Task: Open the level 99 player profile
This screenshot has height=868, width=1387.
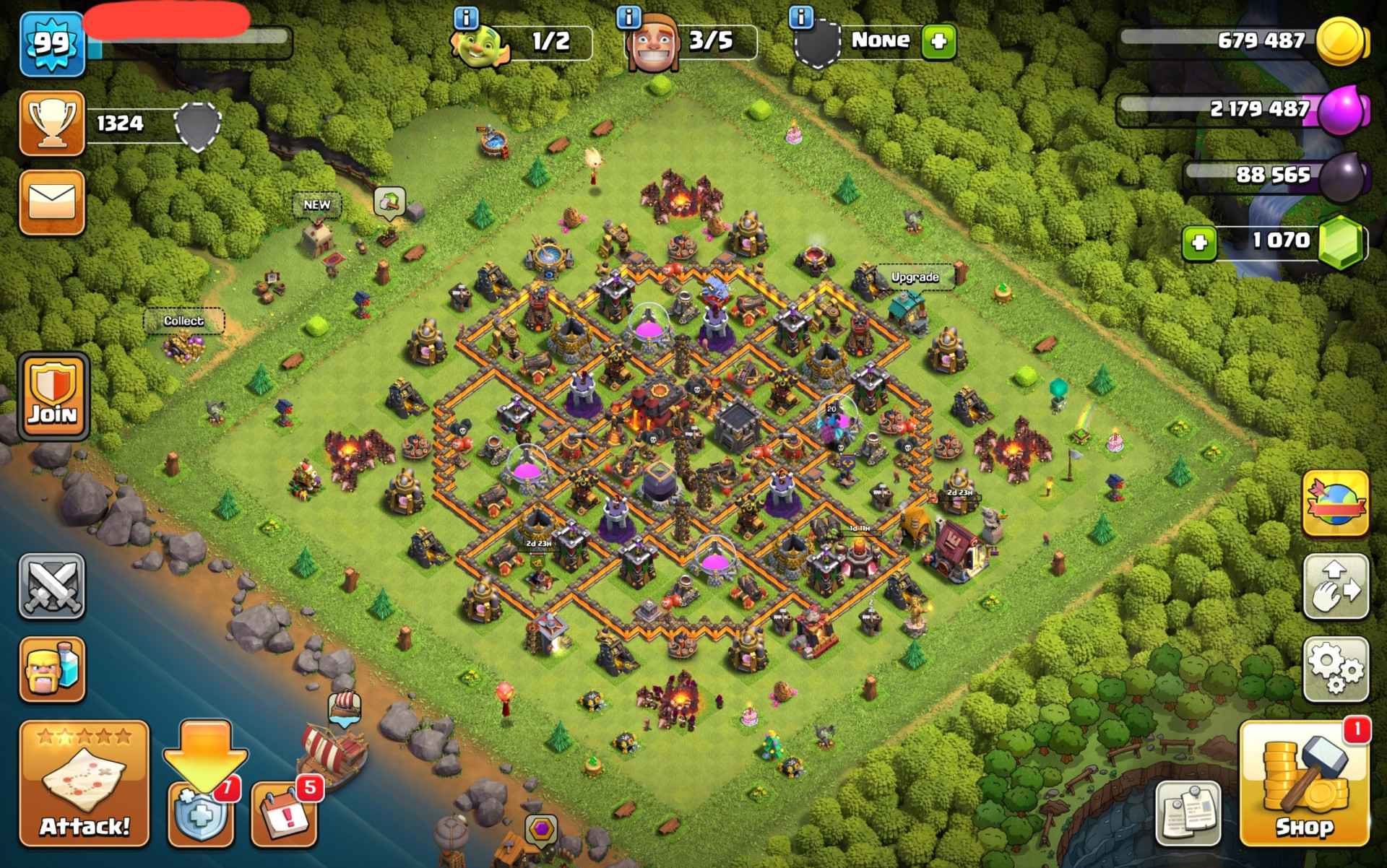Action: click(x=52, y=43)
